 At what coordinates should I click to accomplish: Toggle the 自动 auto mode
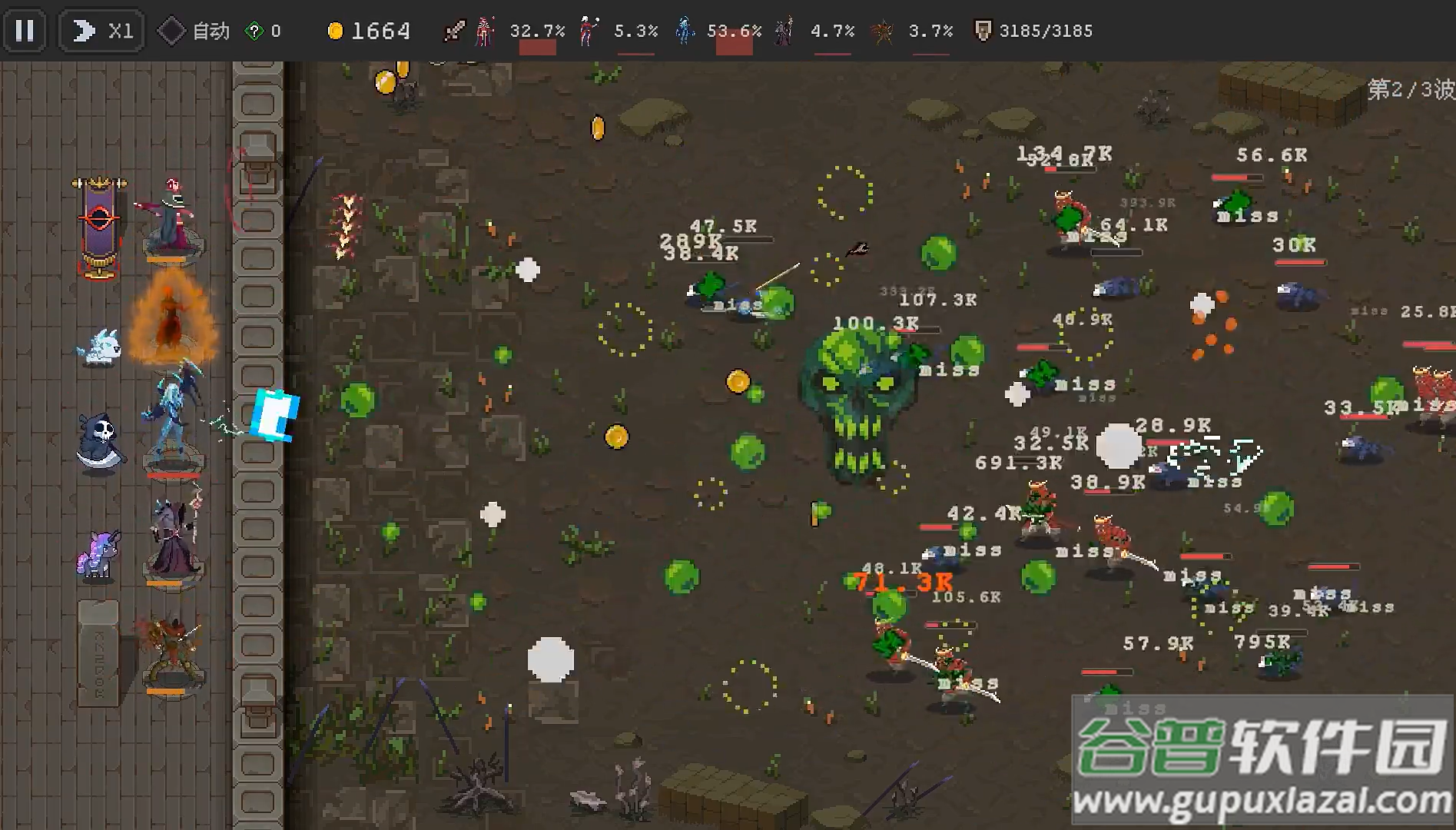[194, 31]
